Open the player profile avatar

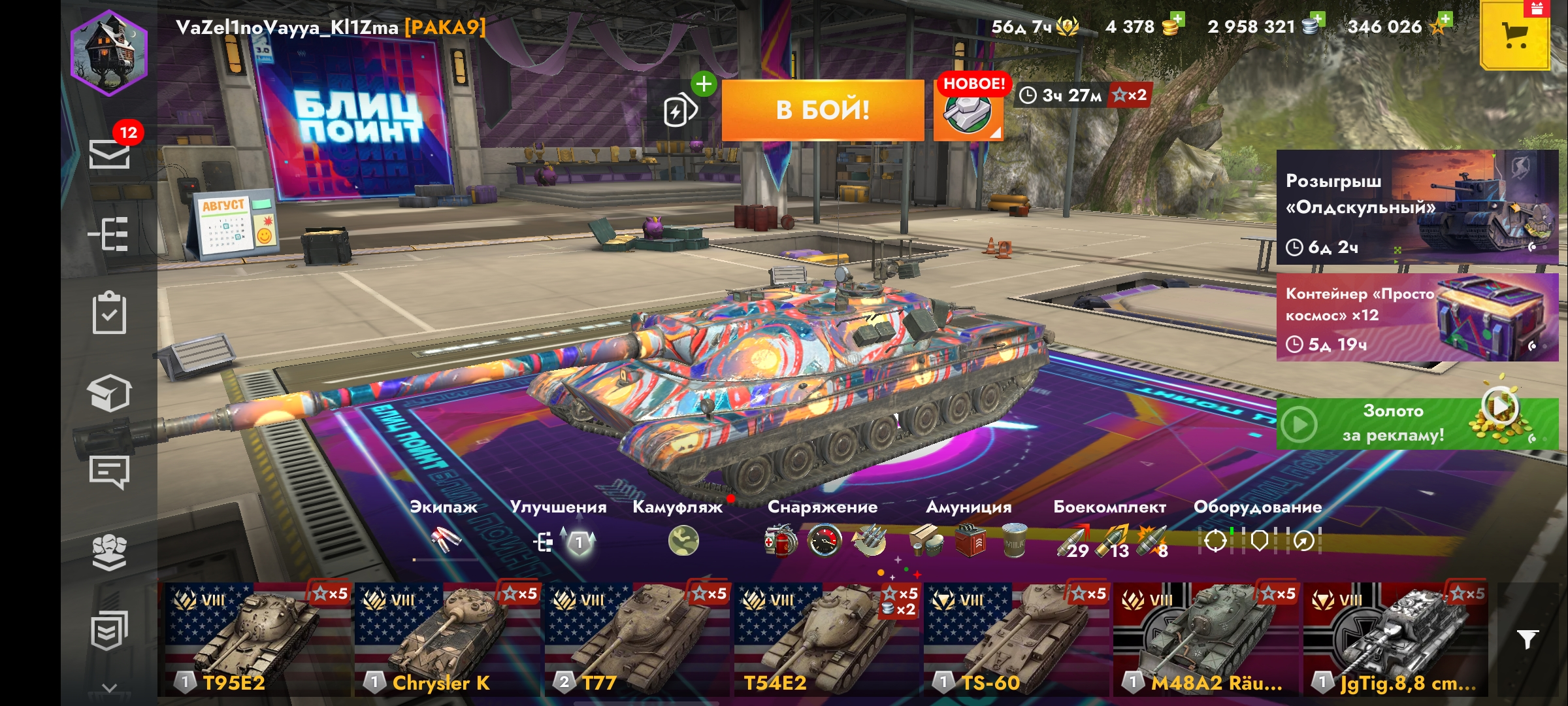coord(109,54)
